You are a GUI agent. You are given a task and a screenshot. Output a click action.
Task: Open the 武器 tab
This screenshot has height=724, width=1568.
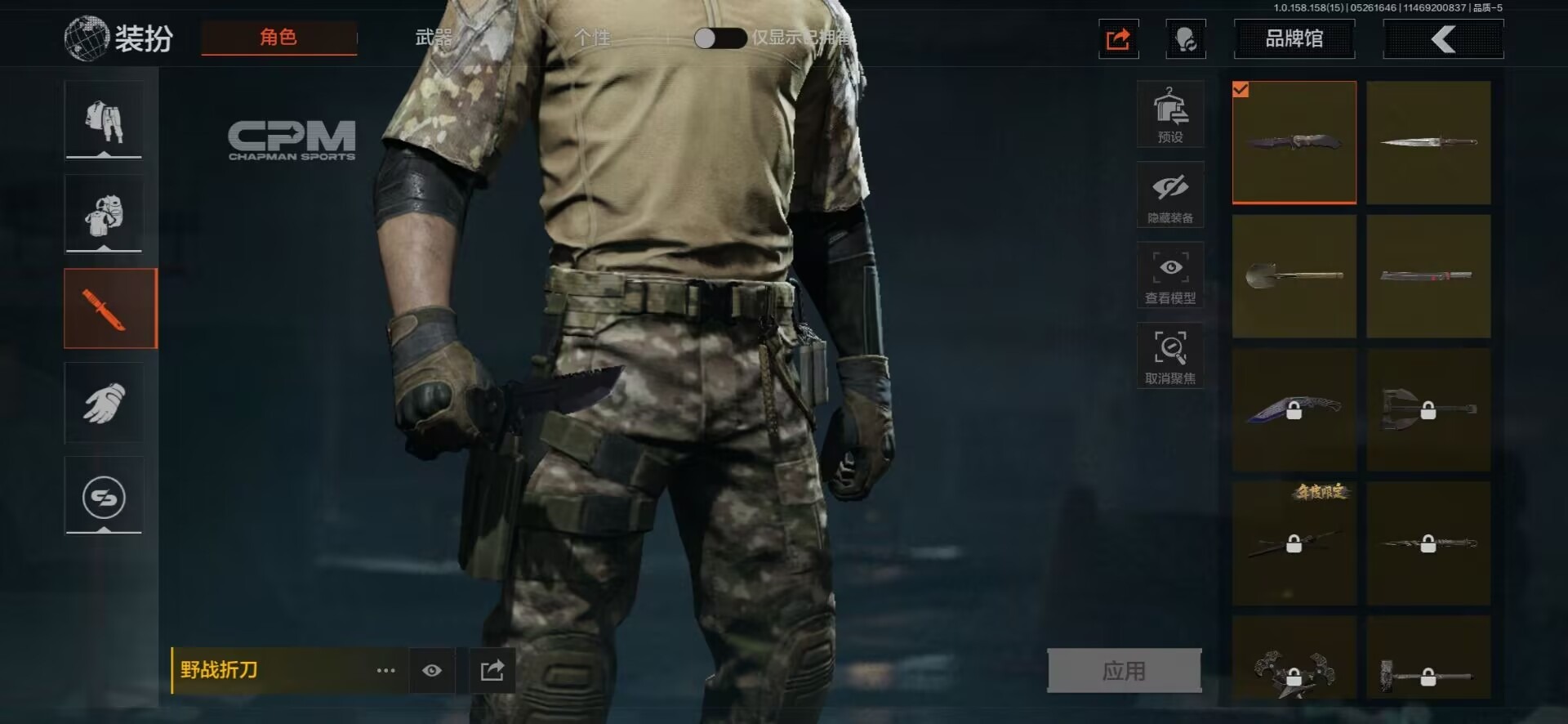[434, 38]
